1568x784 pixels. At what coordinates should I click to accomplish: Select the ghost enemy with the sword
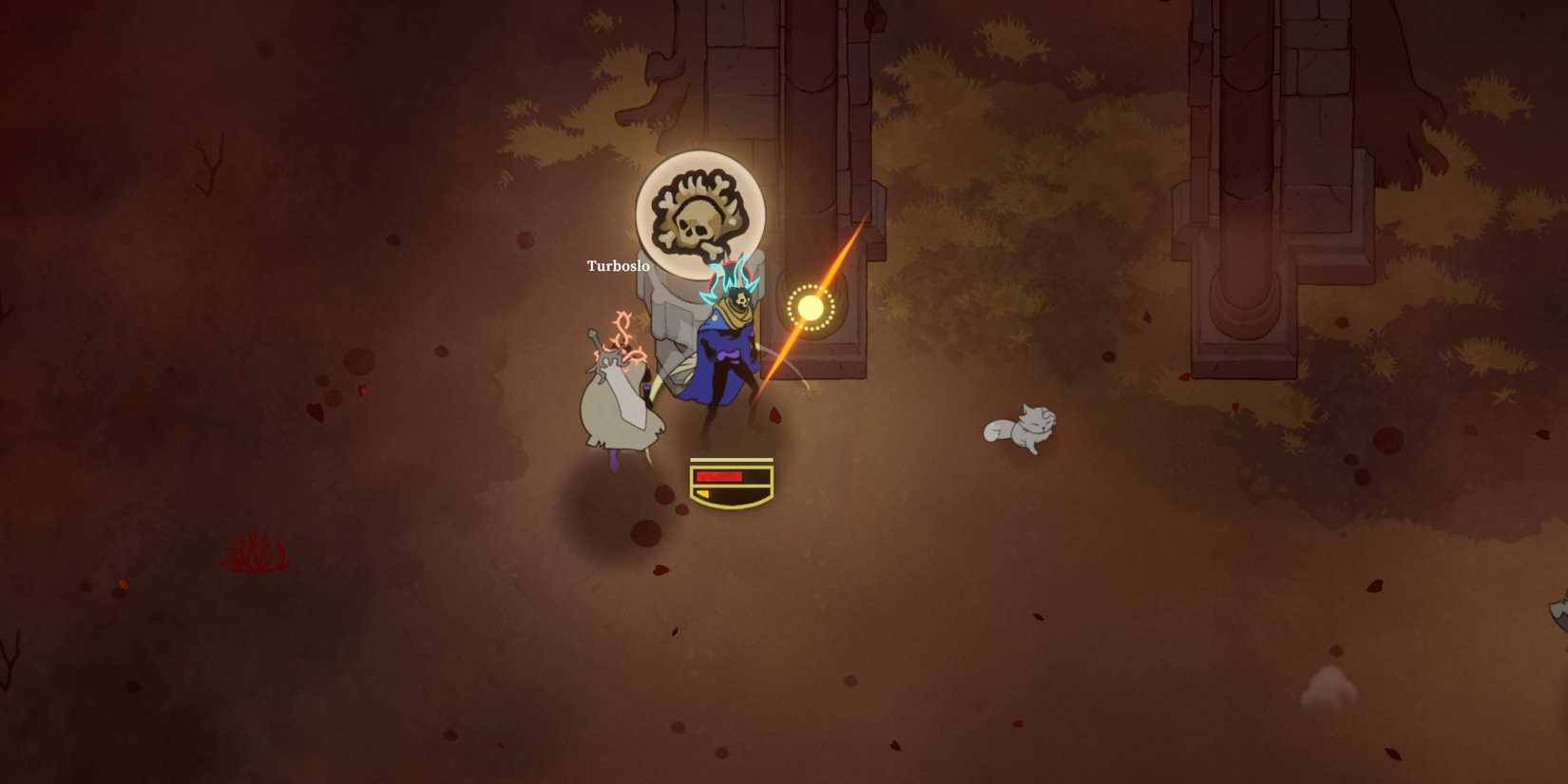click(x=618, y=399)
